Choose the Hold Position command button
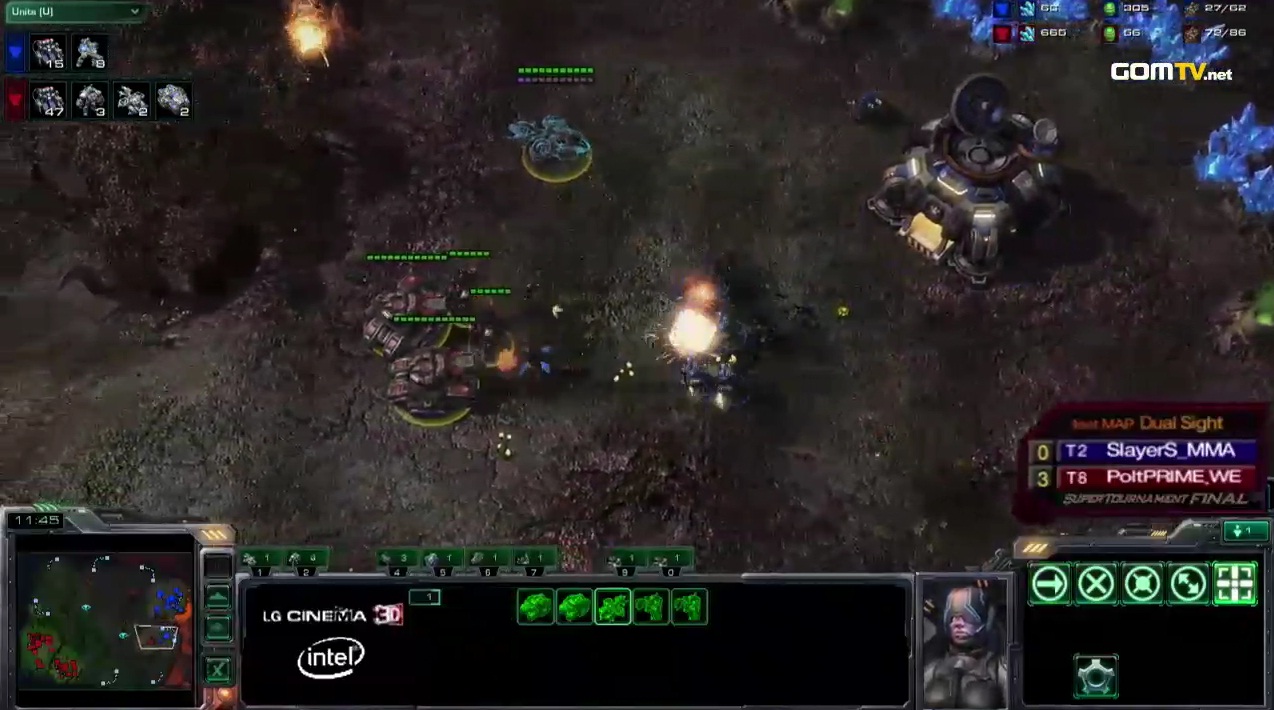The height and width of the screenshot is (710, 1274). [x=1142, y=584]
